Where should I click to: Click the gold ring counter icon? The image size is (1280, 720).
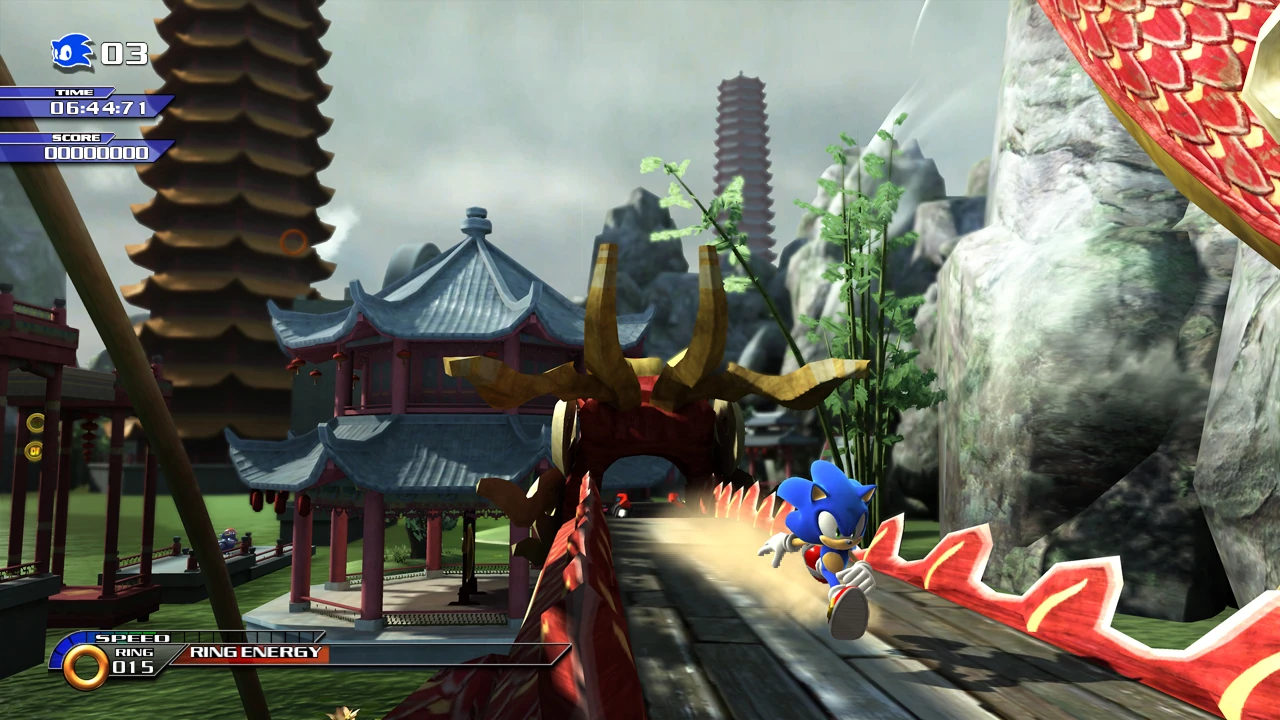click(85, 666)
